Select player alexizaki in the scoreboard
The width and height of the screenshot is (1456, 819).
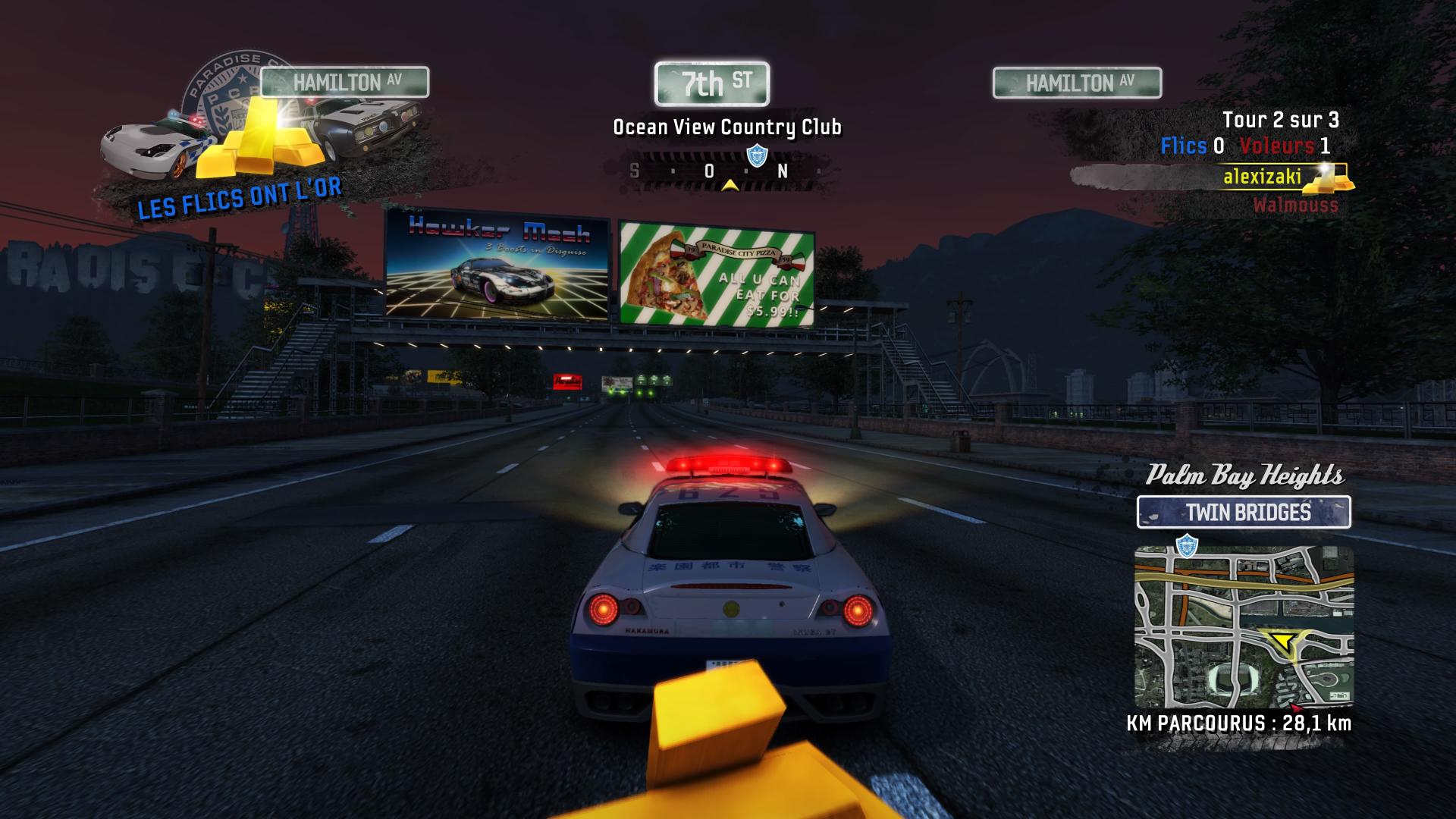(x=1262, y=177)
